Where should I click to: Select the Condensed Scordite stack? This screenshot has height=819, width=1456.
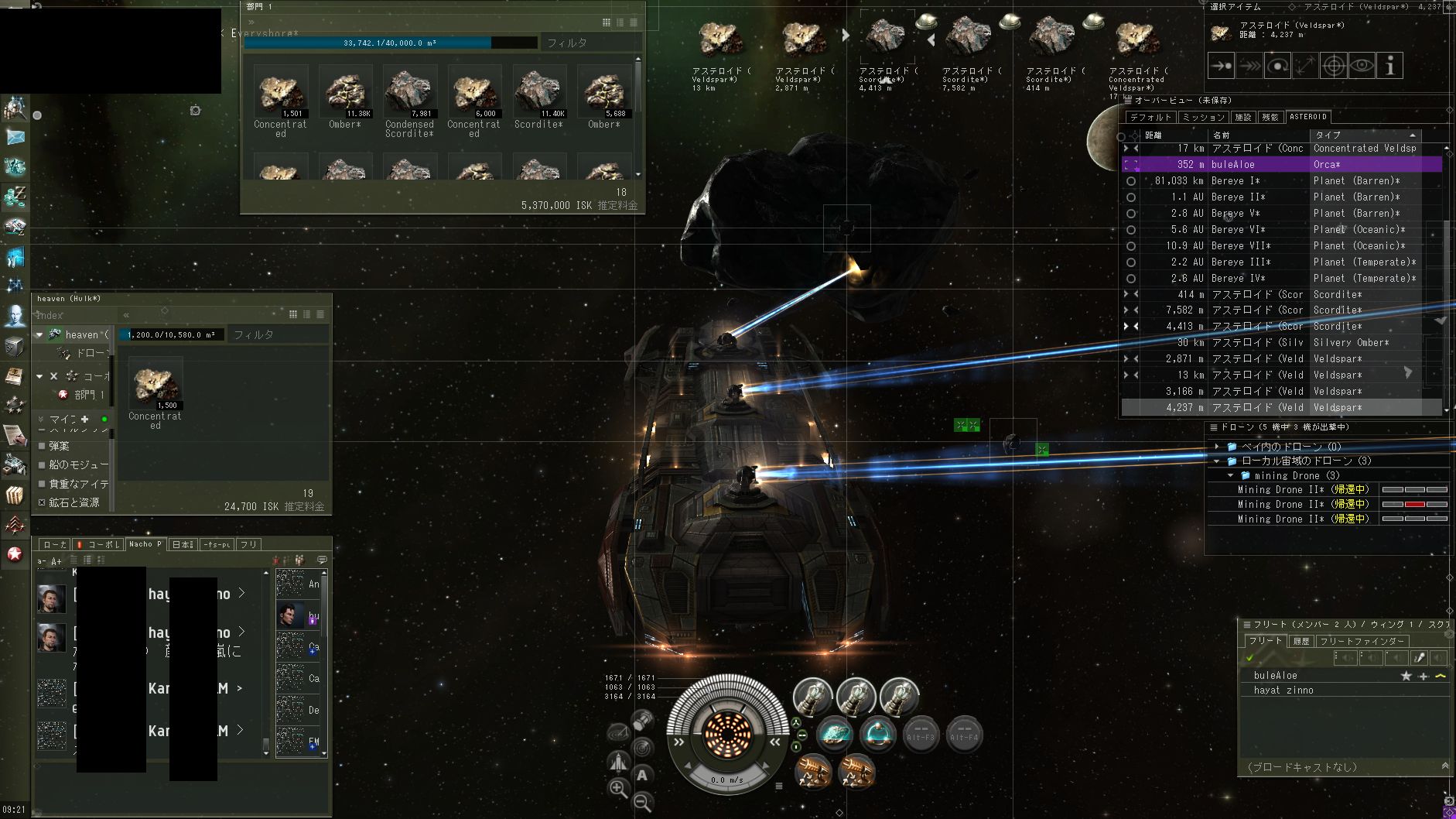coord(409,101)
